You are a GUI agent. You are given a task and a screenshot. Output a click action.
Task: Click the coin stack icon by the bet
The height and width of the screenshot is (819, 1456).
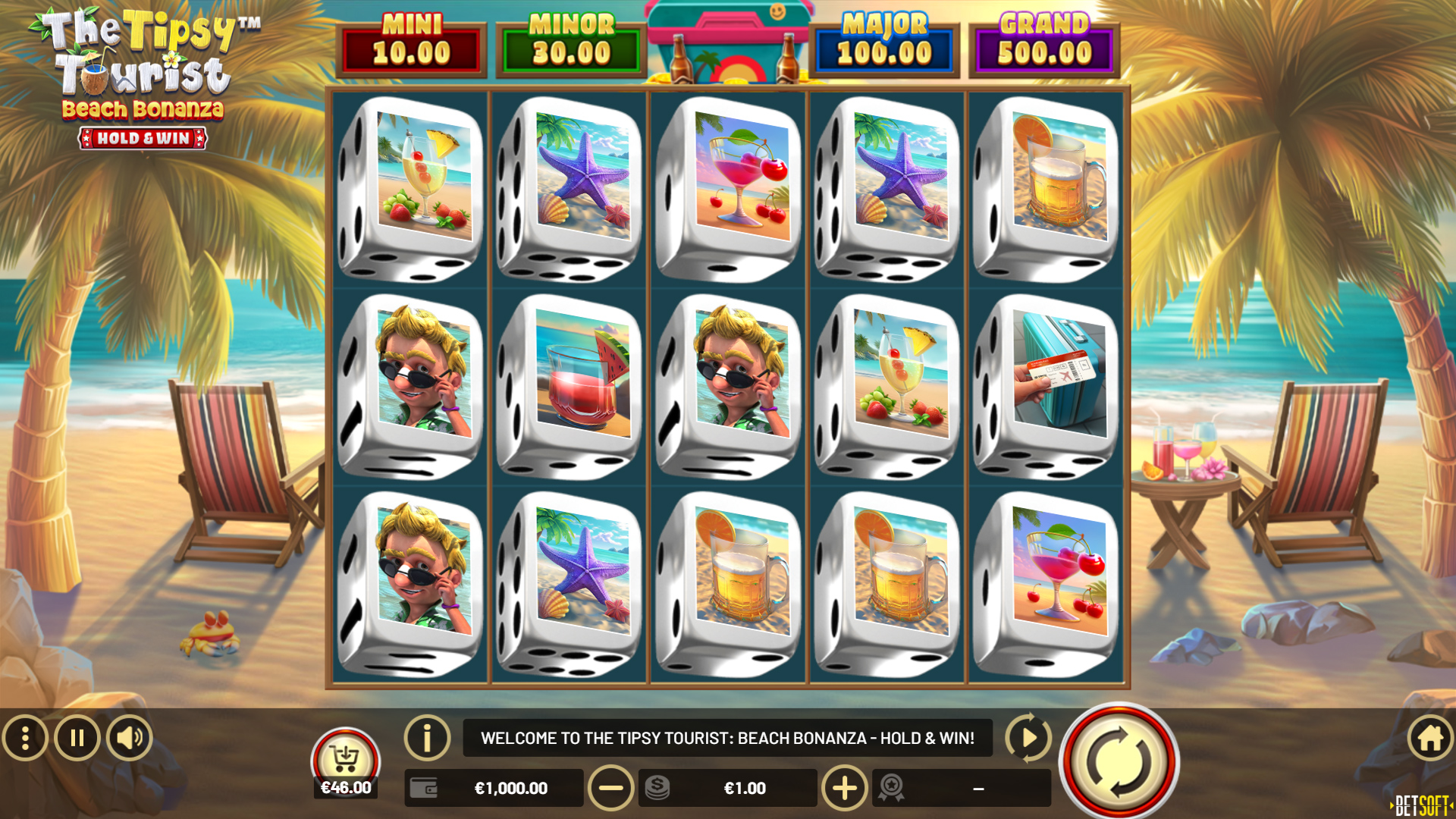click(656, 788)
